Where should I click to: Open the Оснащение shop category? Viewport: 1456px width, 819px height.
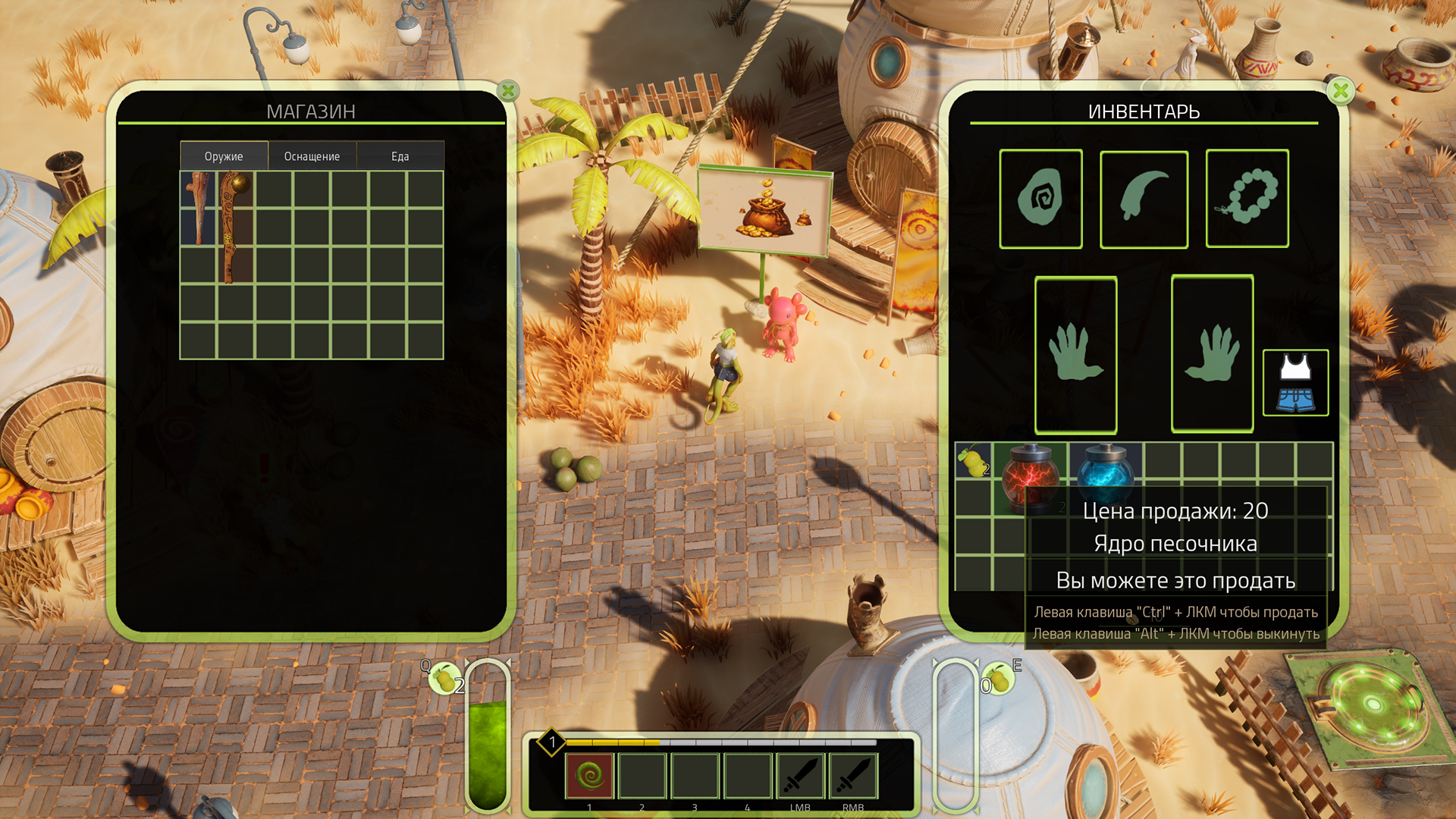pos(312,156)
